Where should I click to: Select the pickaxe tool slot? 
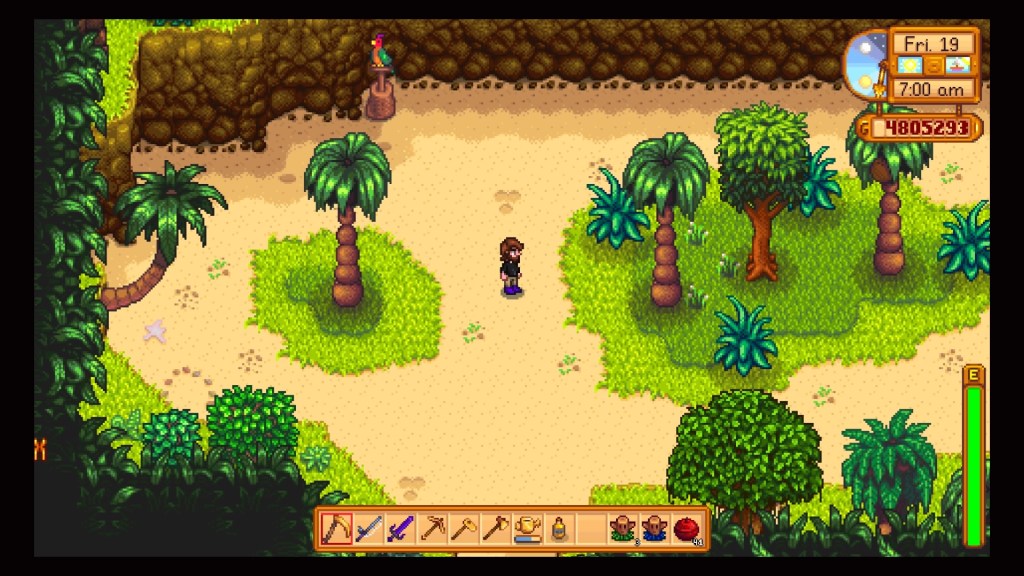pyautogui.click(x=432, y=528)
